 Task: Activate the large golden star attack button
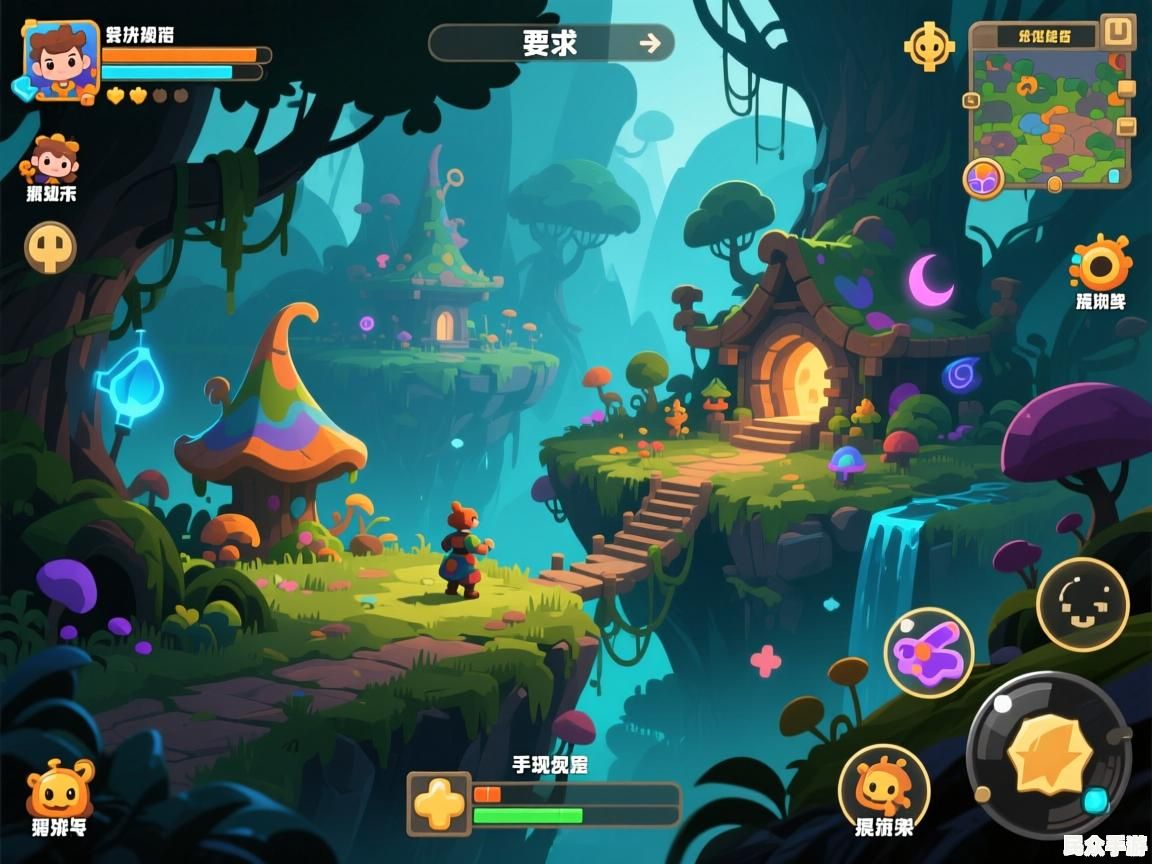click(x=1049, y=754)
